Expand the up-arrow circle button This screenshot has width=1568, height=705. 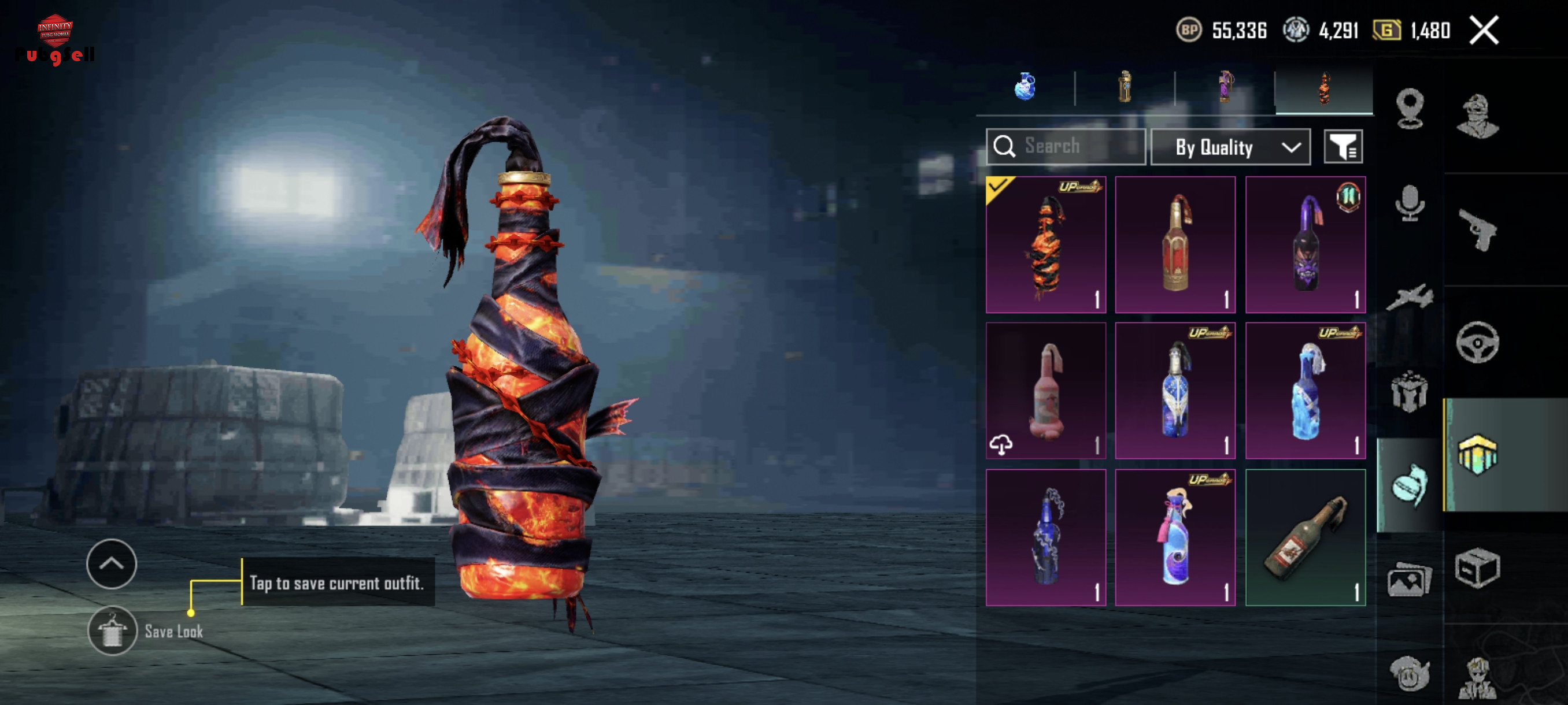click(x=112, y=564)
